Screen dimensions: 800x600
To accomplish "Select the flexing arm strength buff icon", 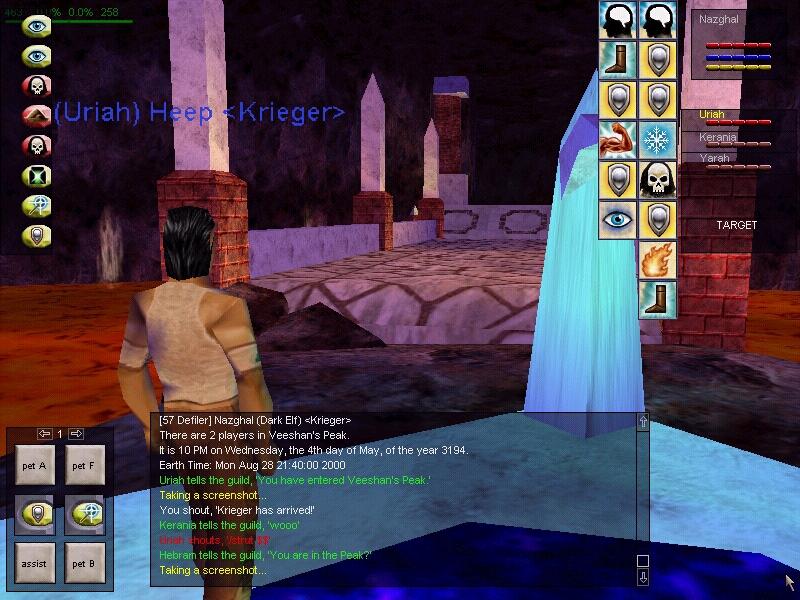I will (618, 140).
